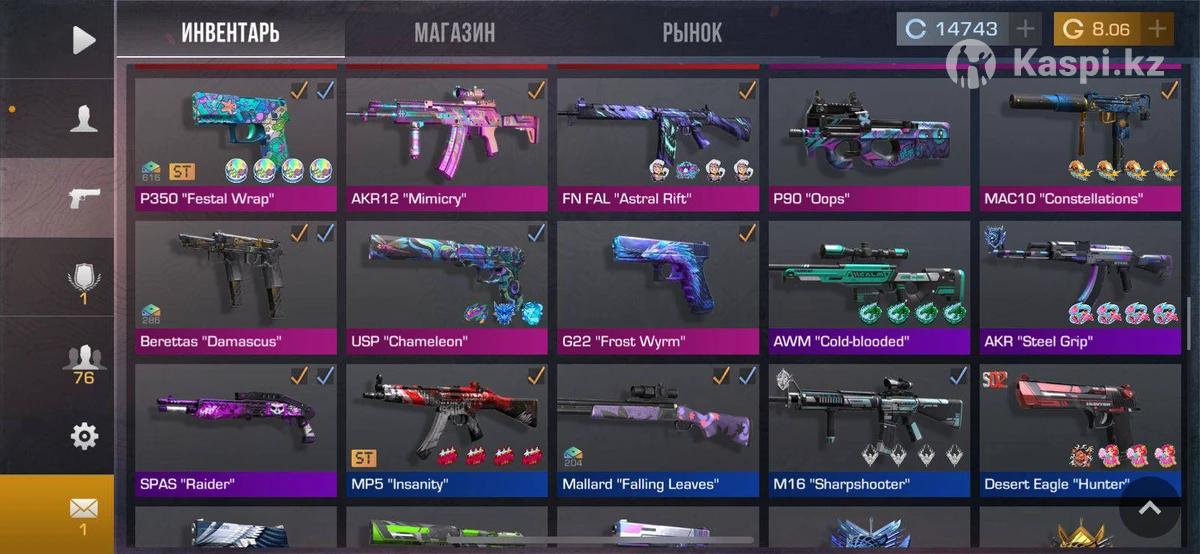Open the rank badge section
The width and height of the screenshot is (1200, 554).
pos(84,280)
